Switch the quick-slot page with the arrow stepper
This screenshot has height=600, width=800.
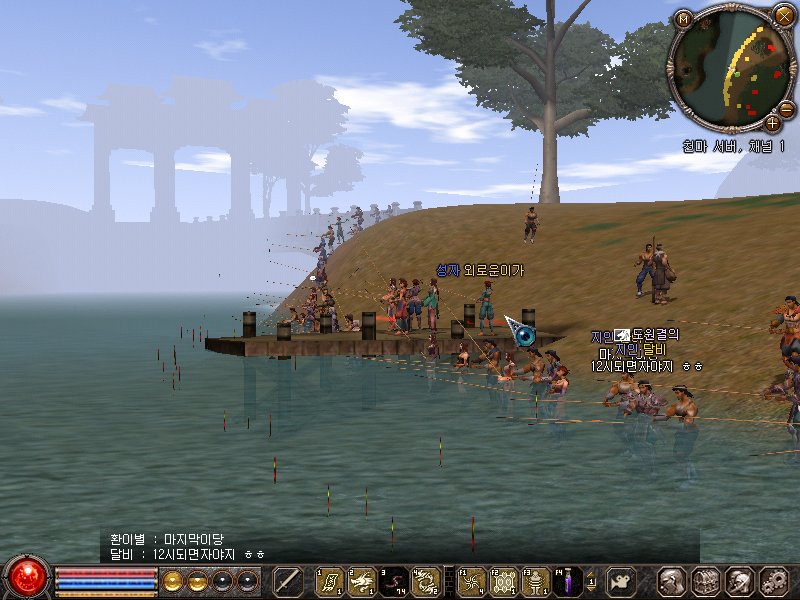pos(593,580)
